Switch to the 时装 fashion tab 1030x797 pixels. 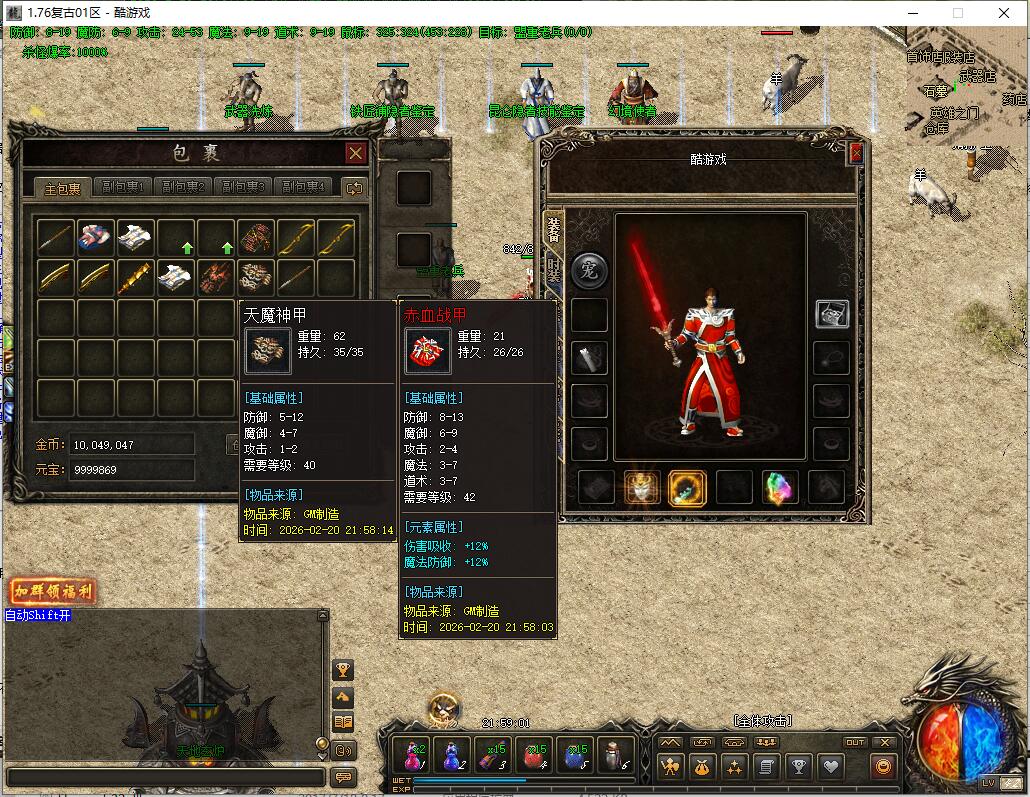click(554, 269)
